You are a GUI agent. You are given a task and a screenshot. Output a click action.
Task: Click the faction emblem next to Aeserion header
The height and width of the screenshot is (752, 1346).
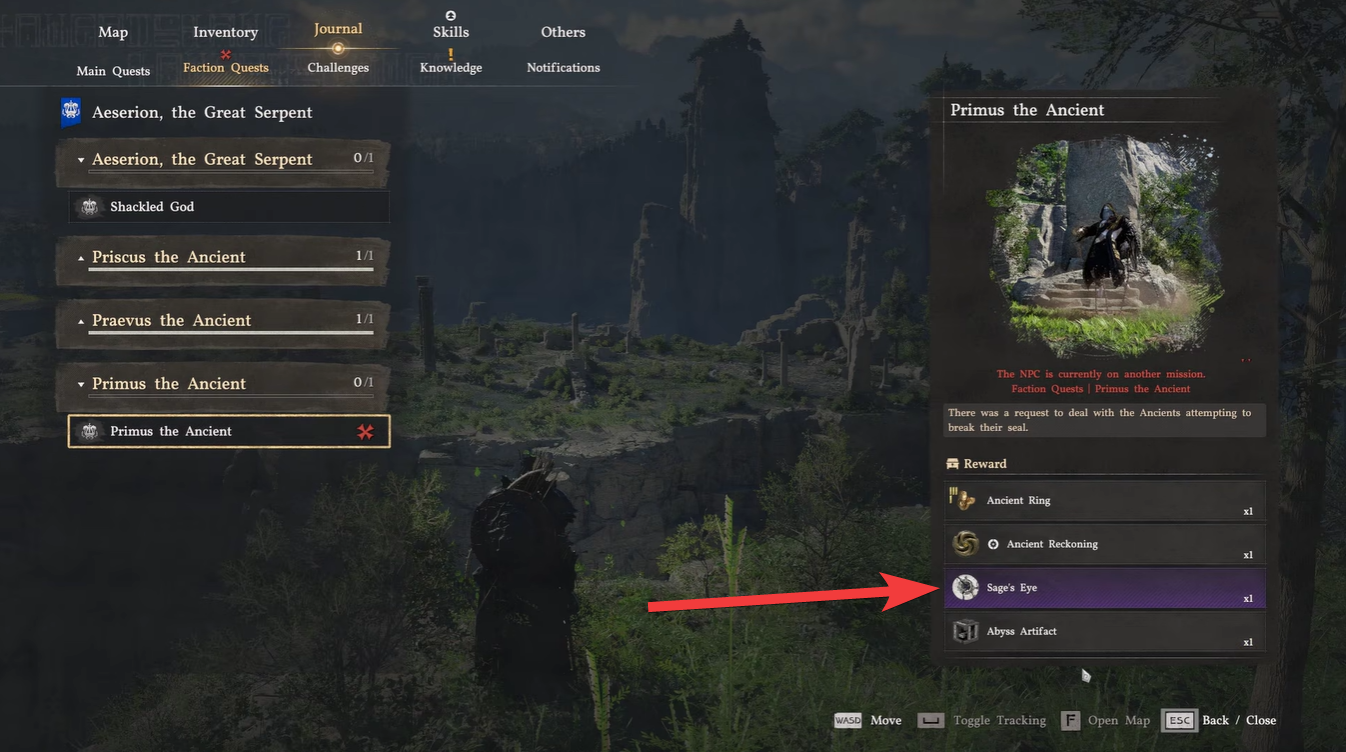(x=70, y=111)
